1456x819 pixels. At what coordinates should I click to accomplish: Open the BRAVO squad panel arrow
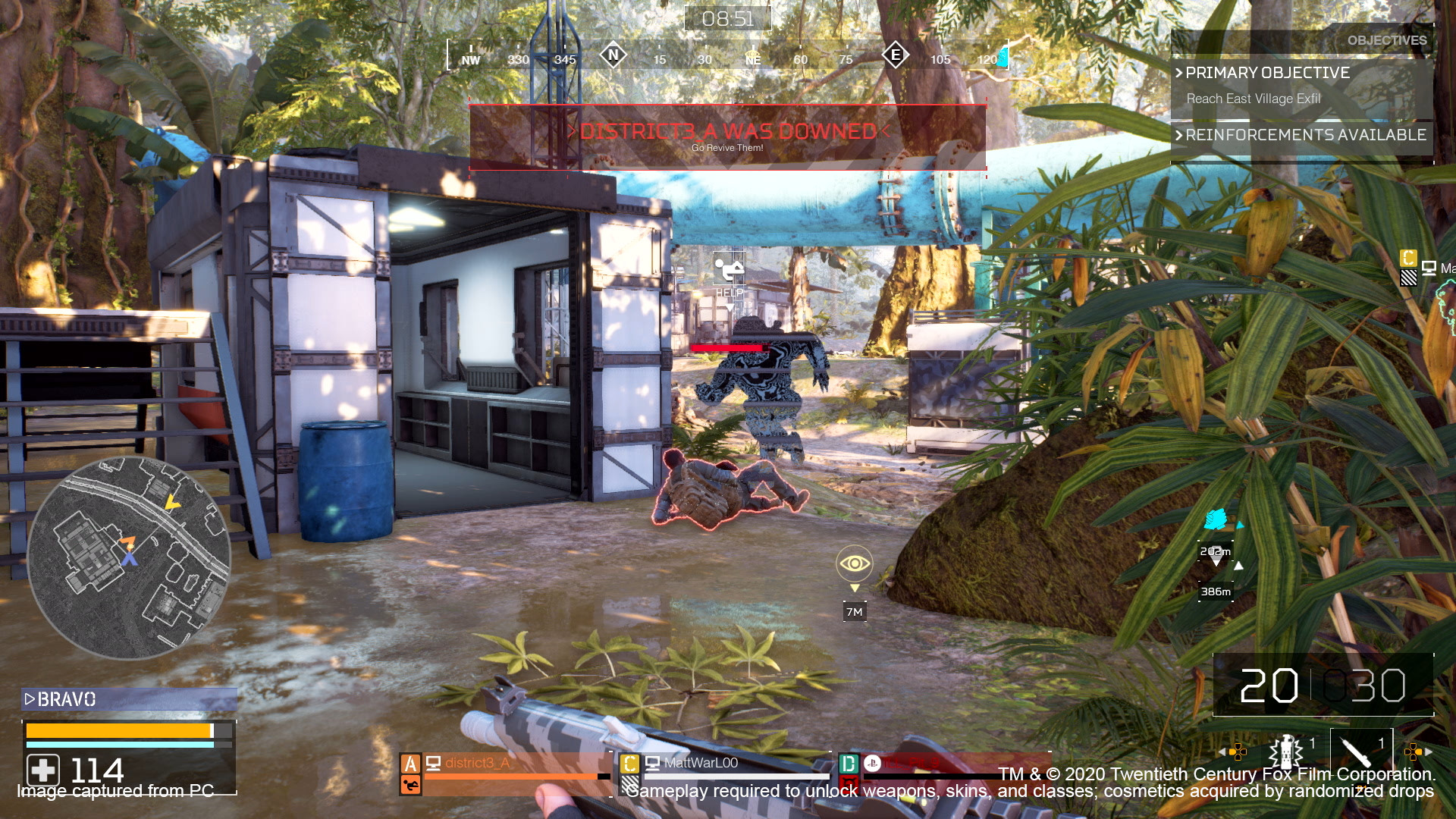(x=31, y=700)
